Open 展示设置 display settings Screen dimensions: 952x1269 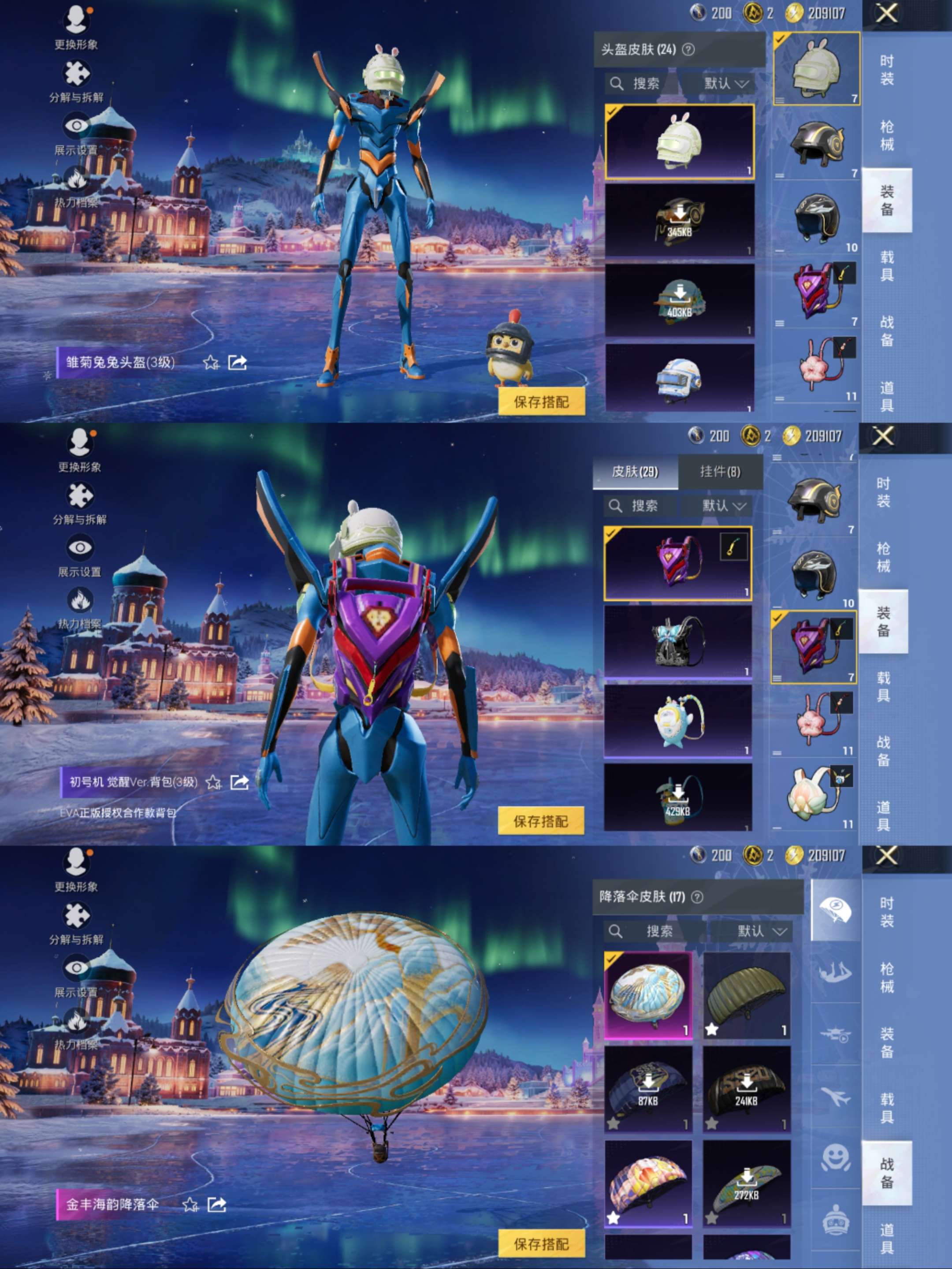tap(76, 125)
